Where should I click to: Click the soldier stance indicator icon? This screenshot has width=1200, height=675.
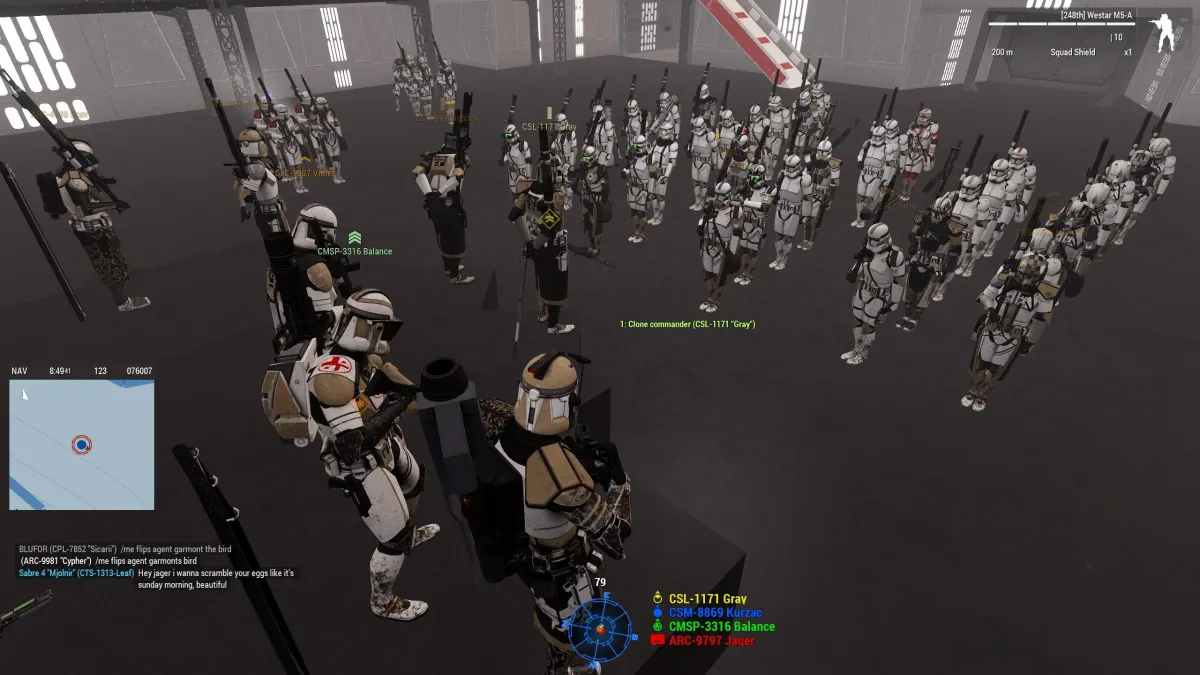click(x=1166, y=35)
